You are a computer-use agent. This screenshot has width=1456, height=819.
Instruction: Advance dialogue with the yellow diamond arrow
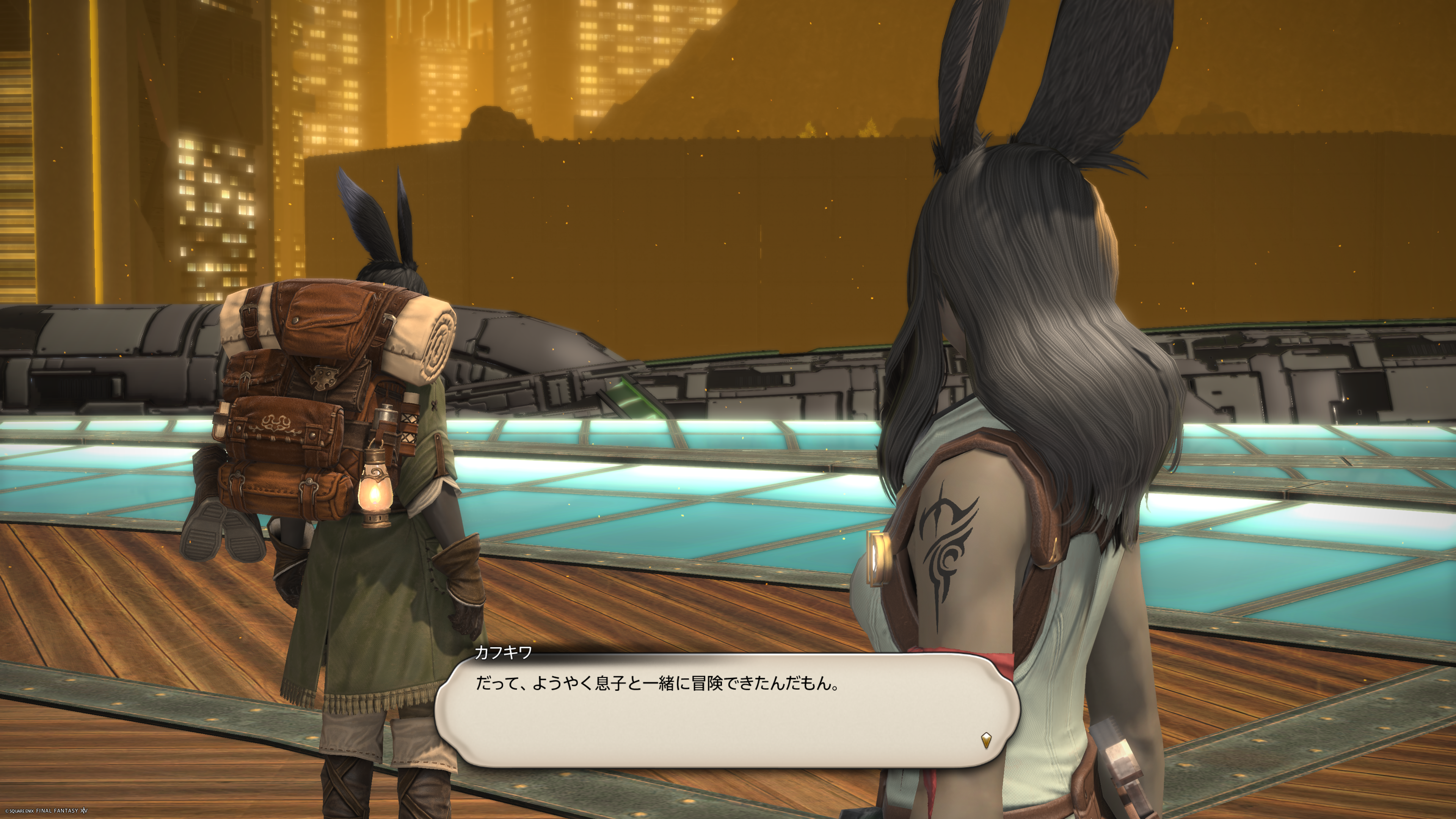click(986, 739)
